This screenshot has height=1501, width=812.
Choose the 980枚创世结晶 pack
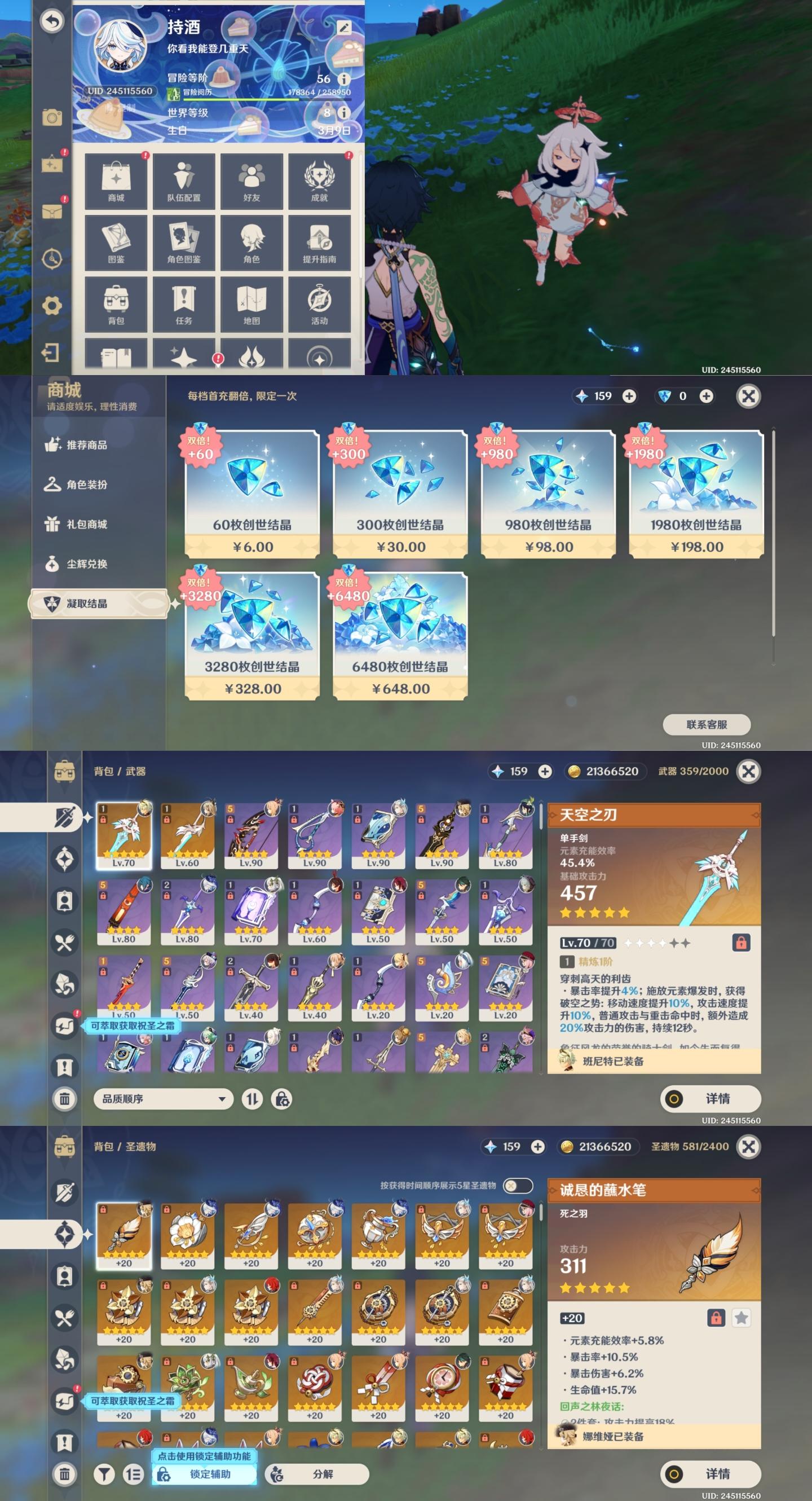(x=548, y=494)
